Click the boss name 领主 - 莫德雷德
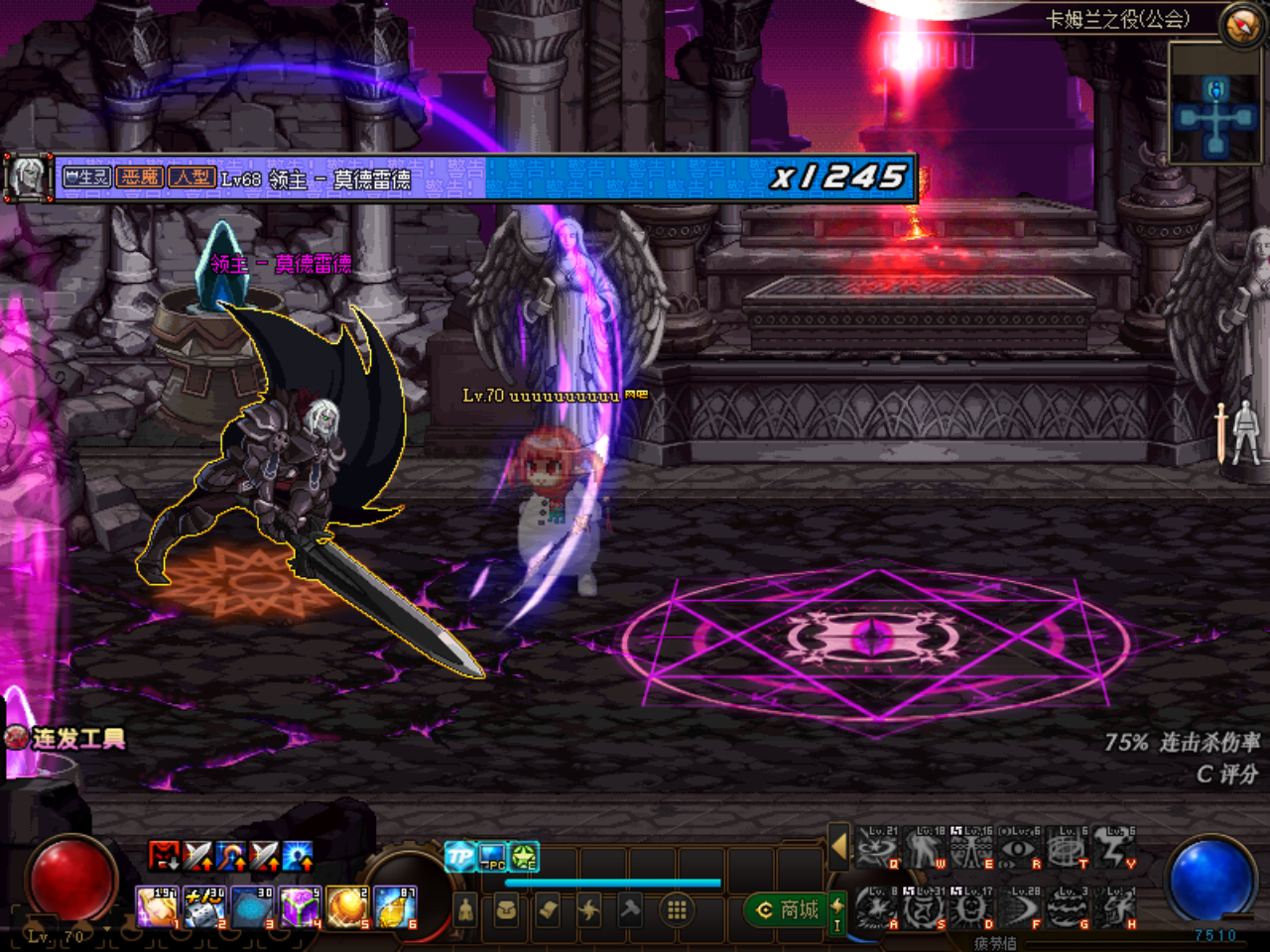 point(283,263)
